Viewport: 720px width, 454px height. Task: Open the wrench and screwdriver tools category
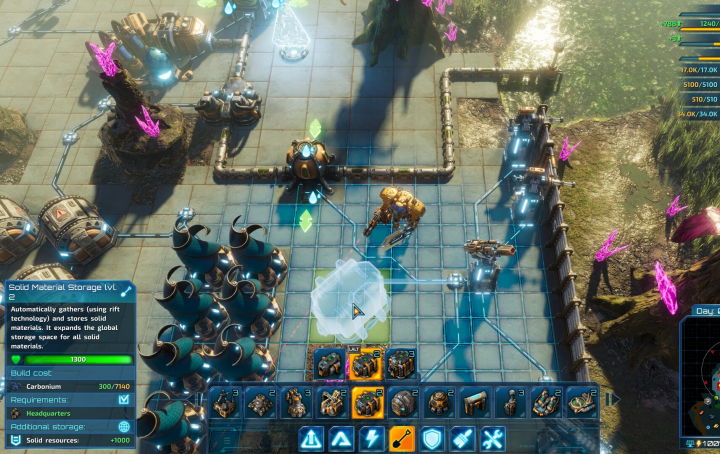click(492, 438)
